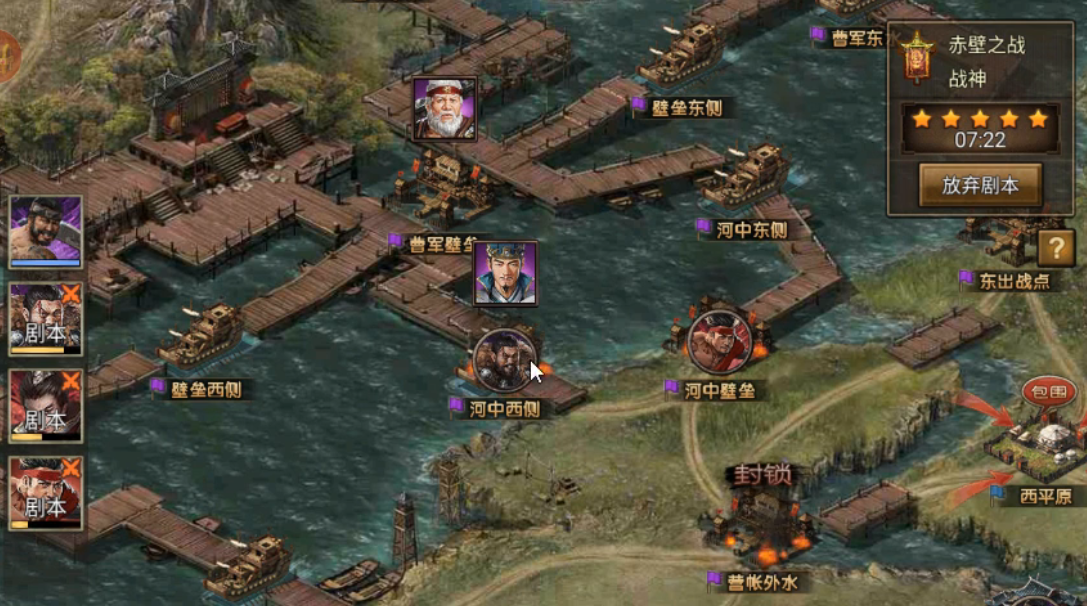This screenshot has width=1087, height=606.
Task: Select the 河中壁垒 map node
Action: (720, 389)
